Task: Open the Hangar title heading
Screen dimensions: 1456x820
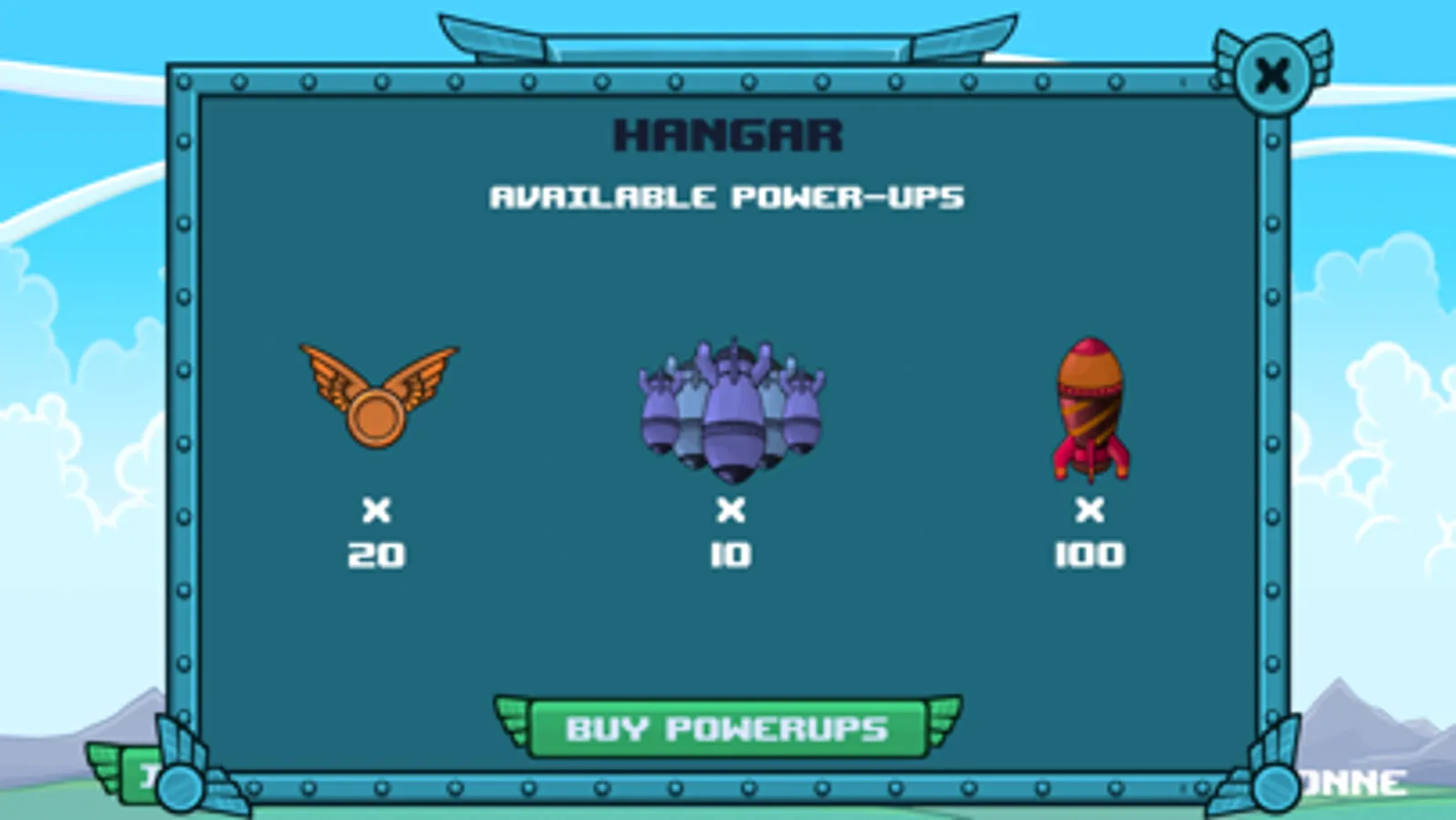Action: click(728, 137)
